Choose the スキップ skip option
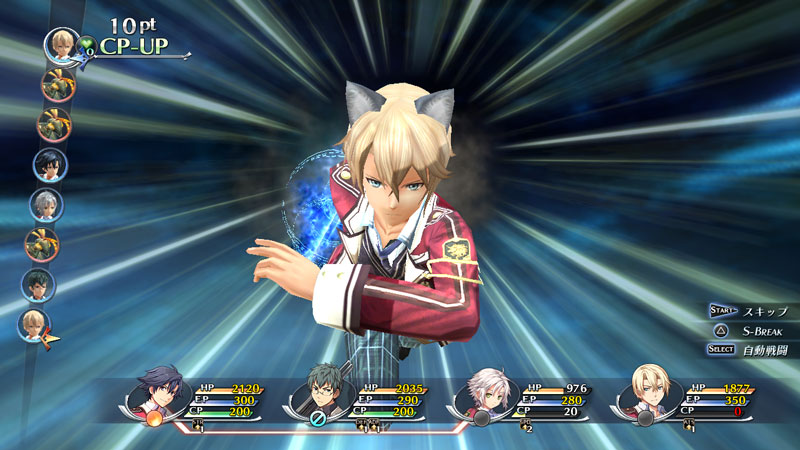The image size is (800, 450). click(x=761, y=311)
